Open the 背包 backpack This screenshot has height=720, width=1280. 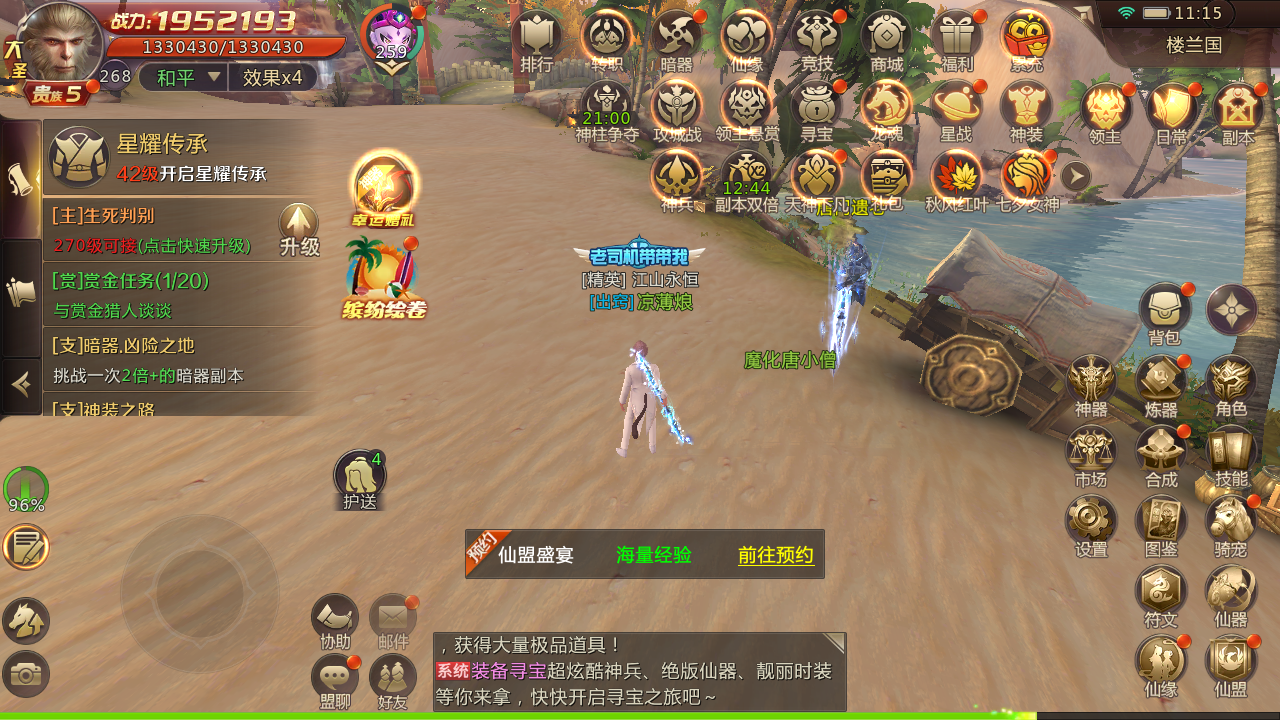pos(1164,310)
